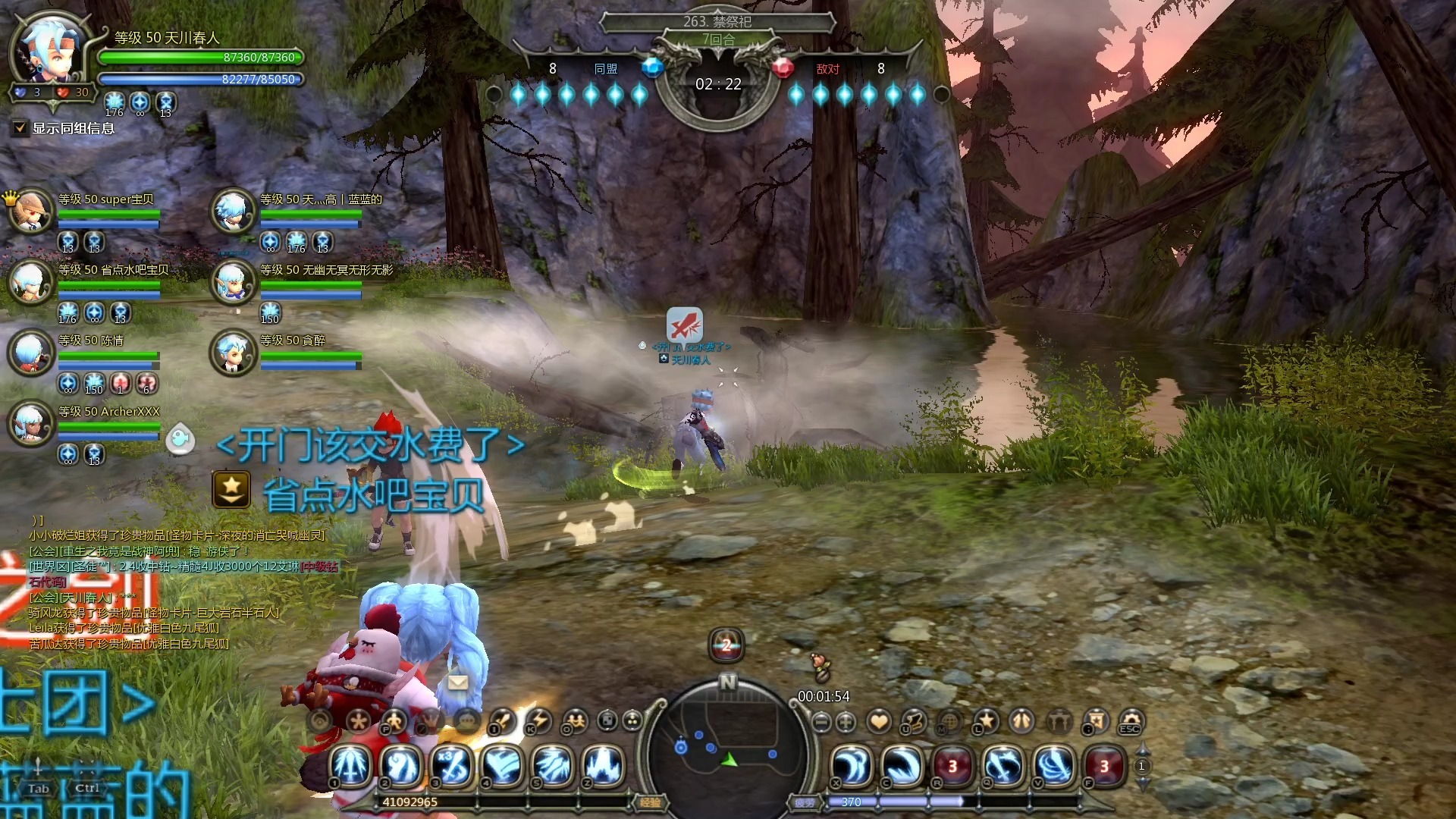Activate the ice spikes skill on Z
Viewport: 1456px width, 819px height.
pos(604,764)
